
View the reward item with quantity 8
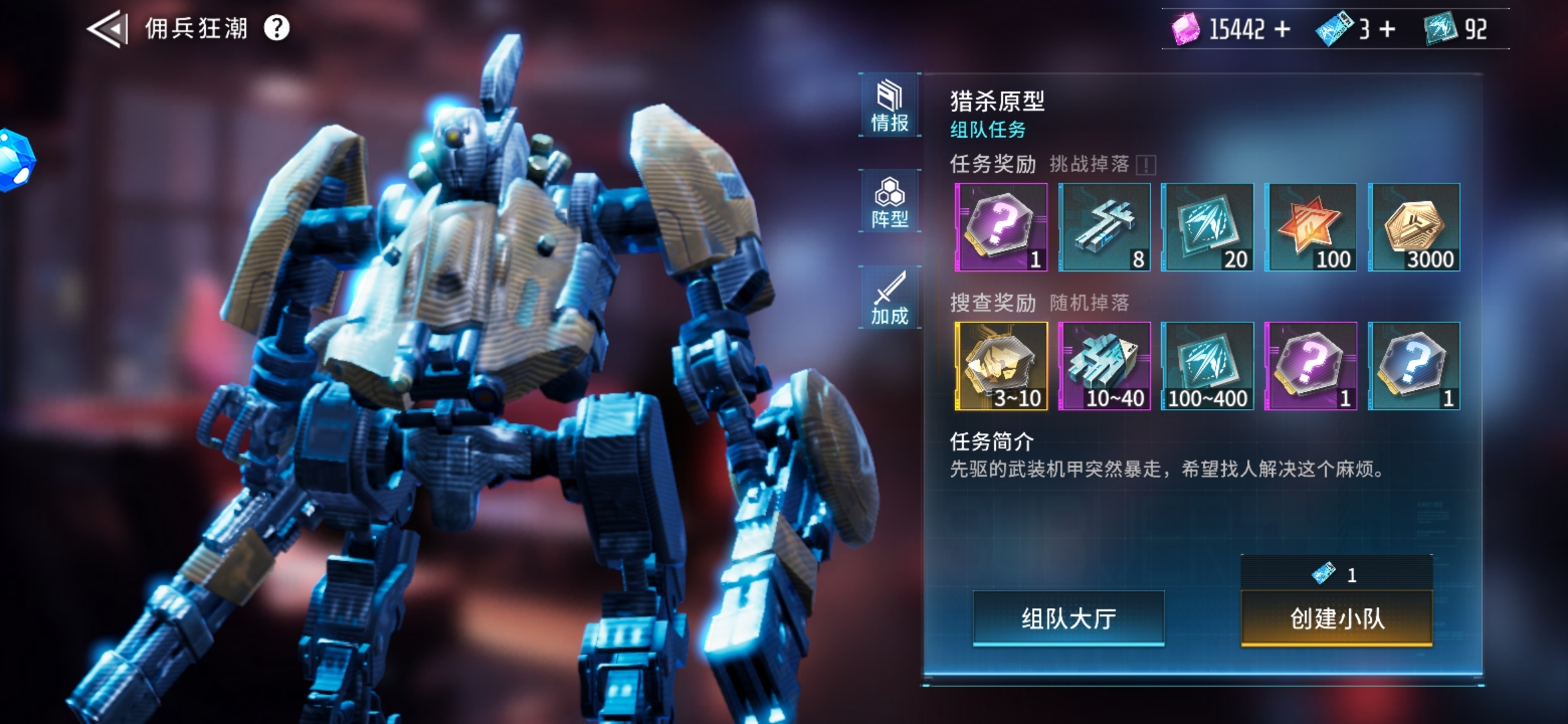[1104, 227]
